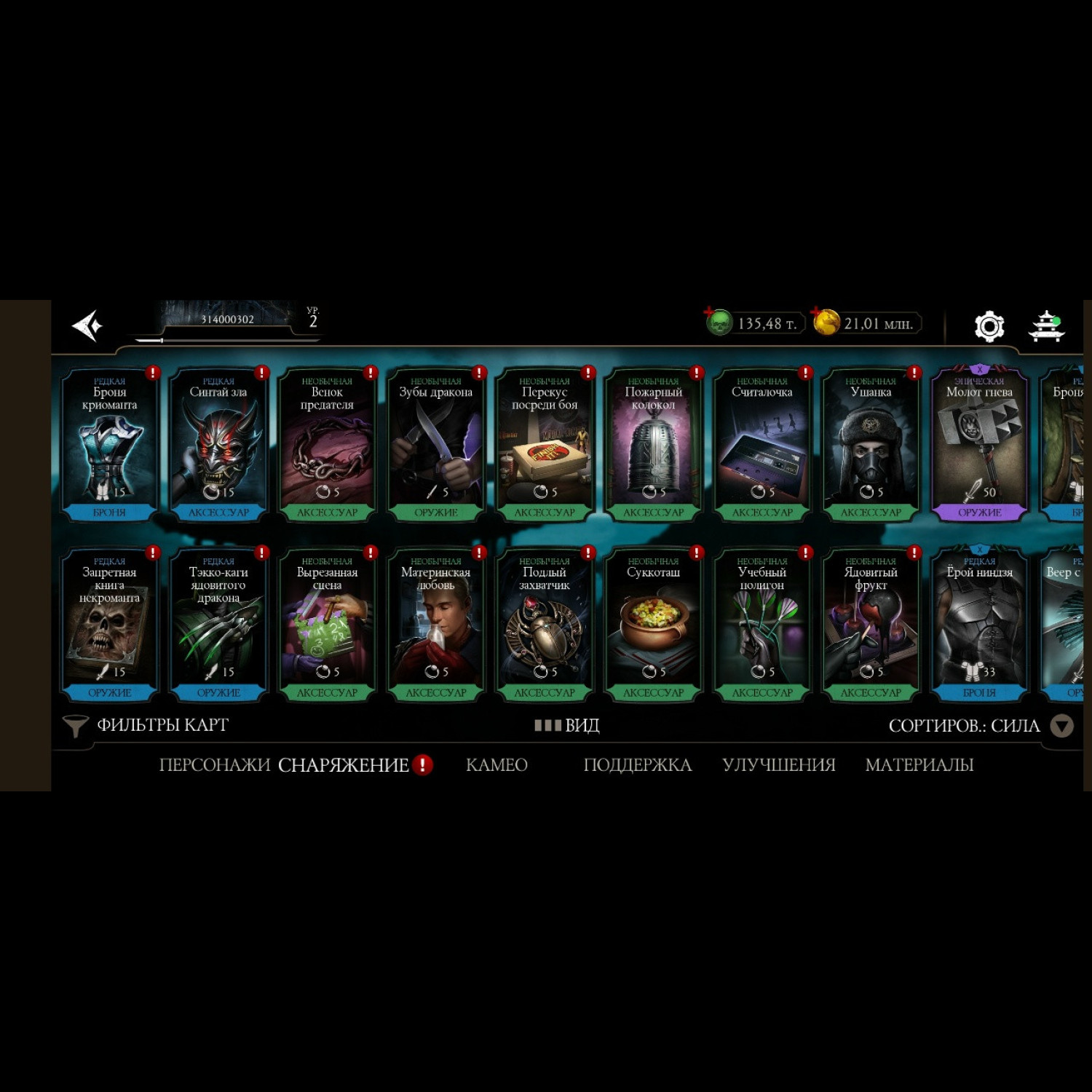The width and height of the screenshot is (1092, 1092).
Task: Show the МАТЕРИАЛЫ tab
Action: 919,764
